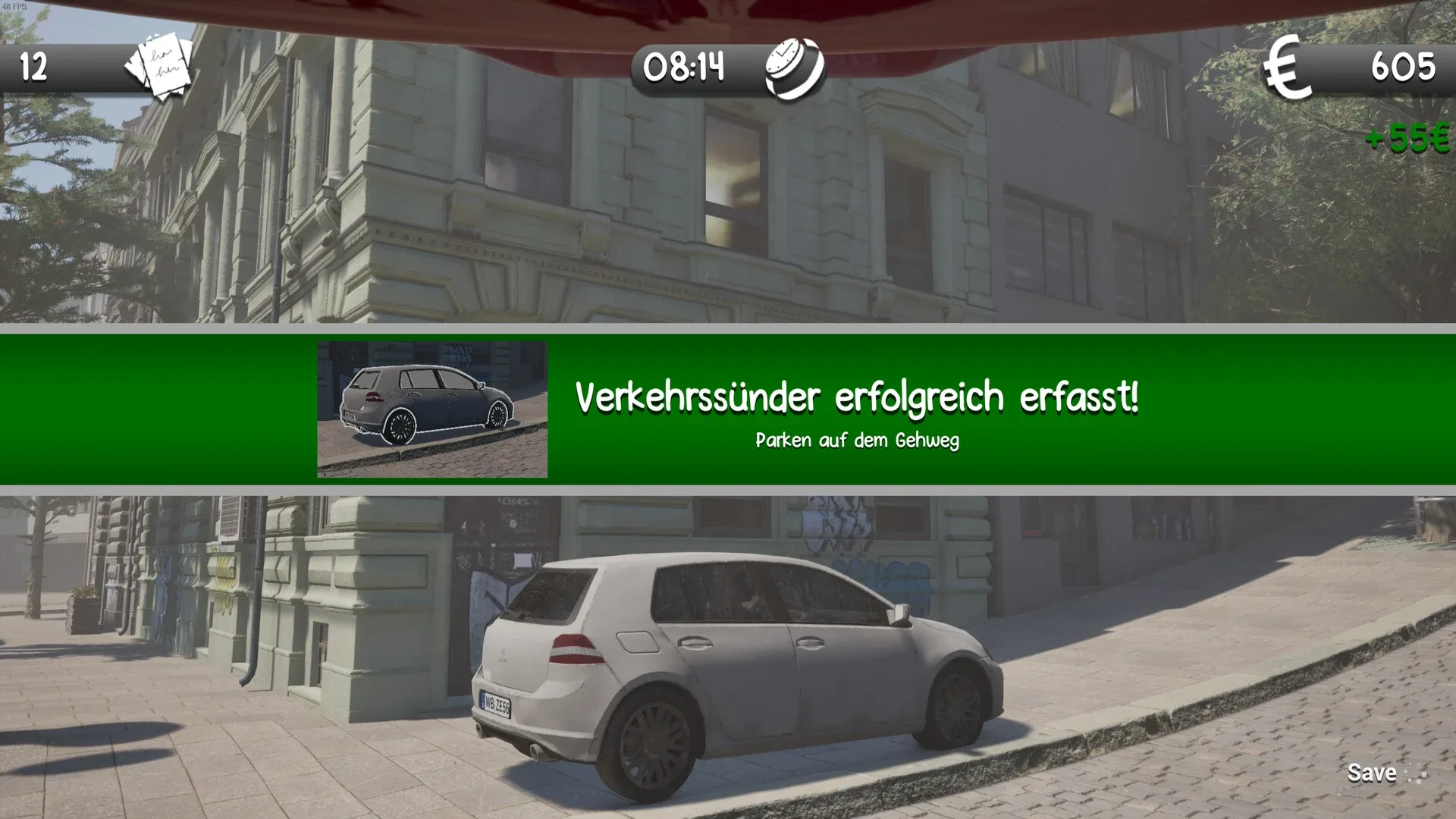The height and width of the screenshot is (819, 1456).
Task: Click the parking ticket stack icon
Action: pos(163,68)
